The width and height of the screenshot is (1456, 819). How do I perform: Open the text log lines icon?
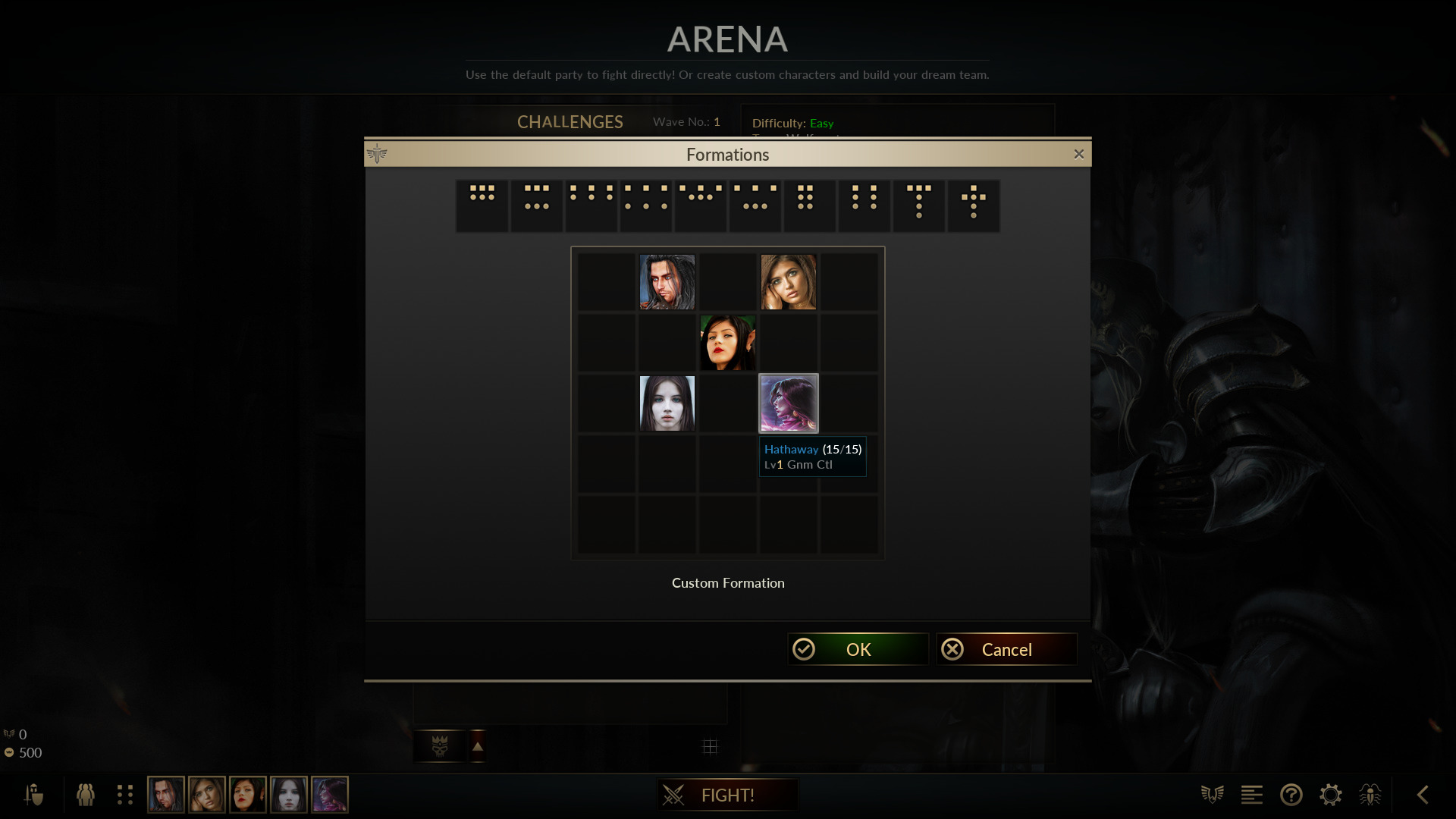[1252, 795]
